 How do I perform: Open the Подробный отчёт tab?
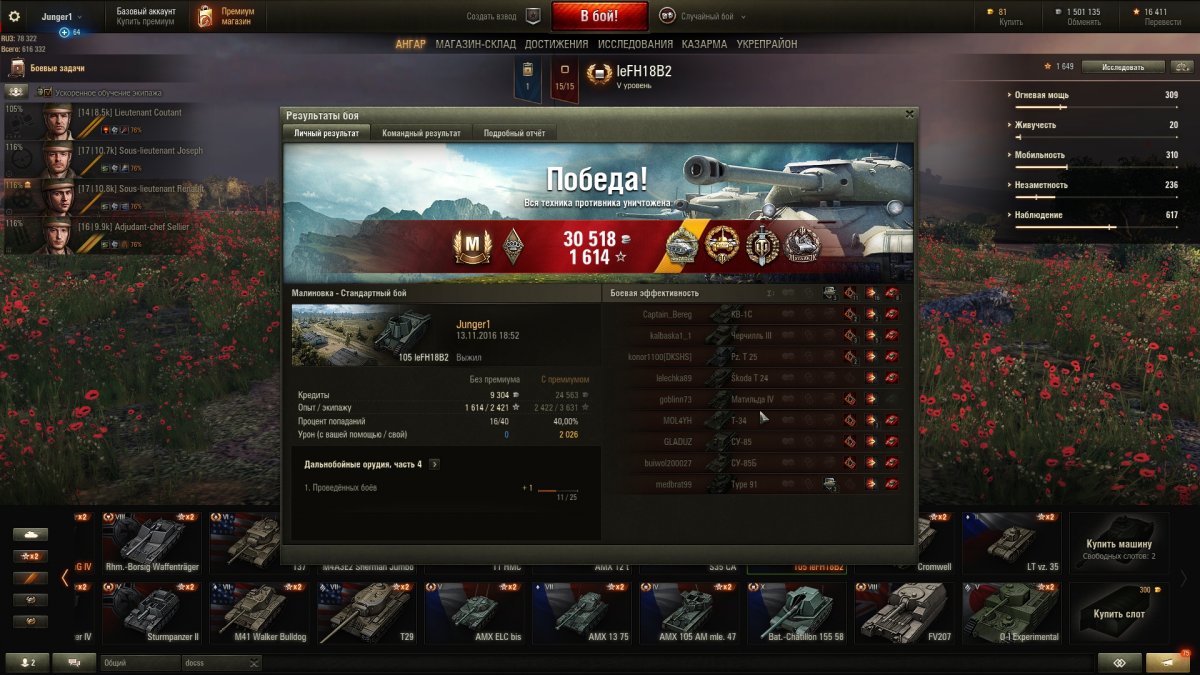pos(514,133)
